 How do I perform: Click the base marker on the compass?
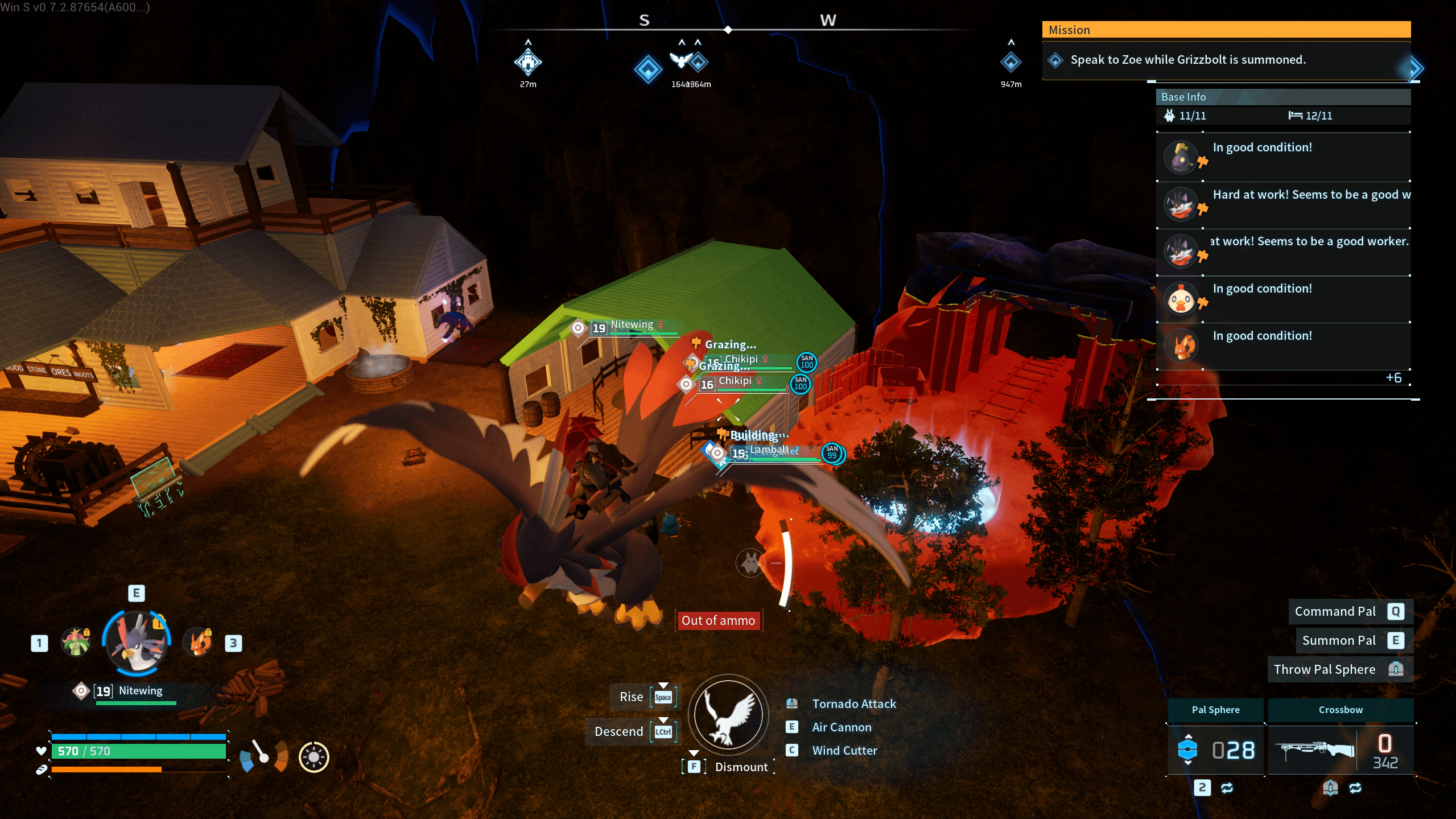(x=527, y=62)
